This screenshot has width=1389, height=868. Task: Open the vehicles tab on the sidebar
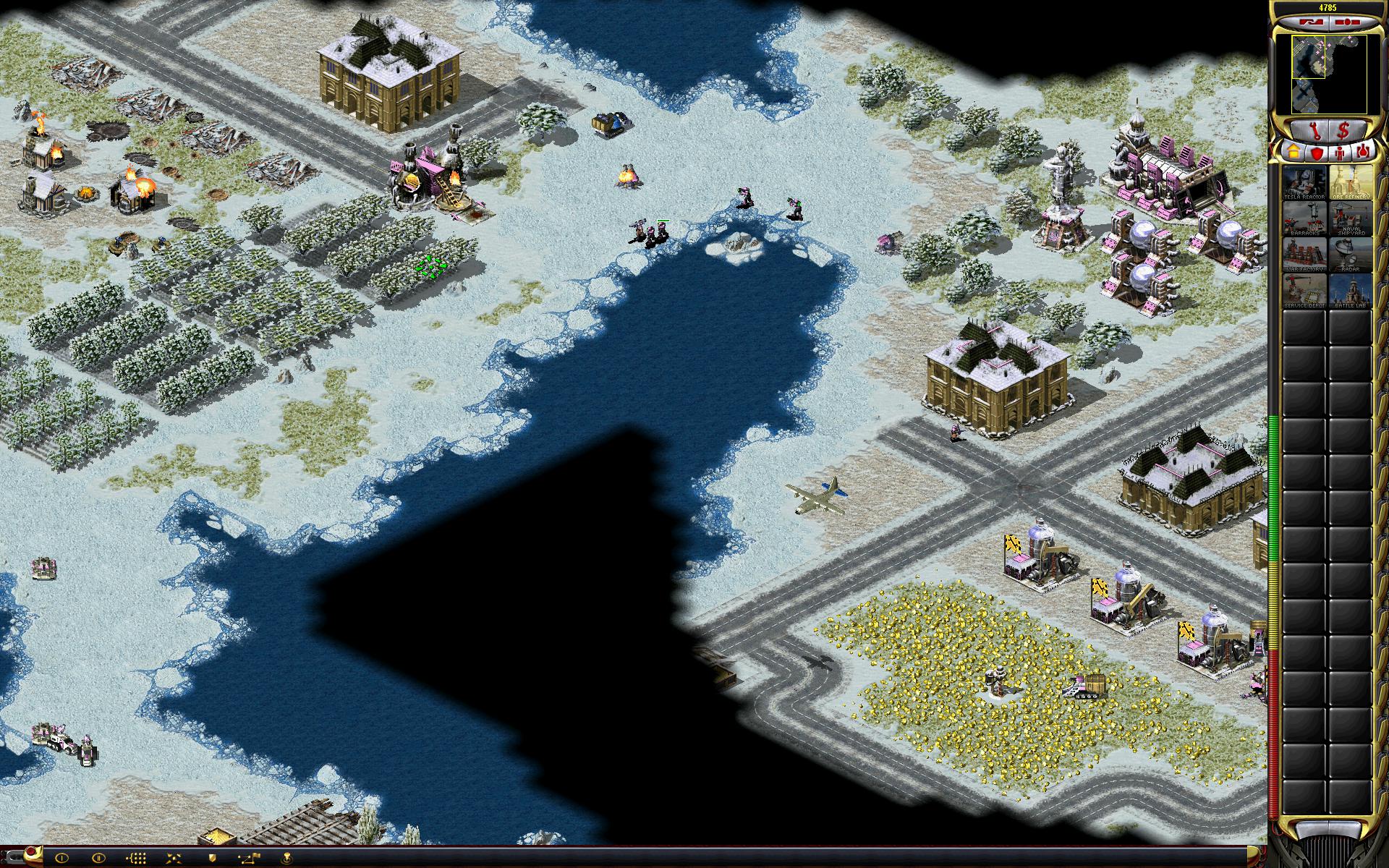[x=1363, y=153]
